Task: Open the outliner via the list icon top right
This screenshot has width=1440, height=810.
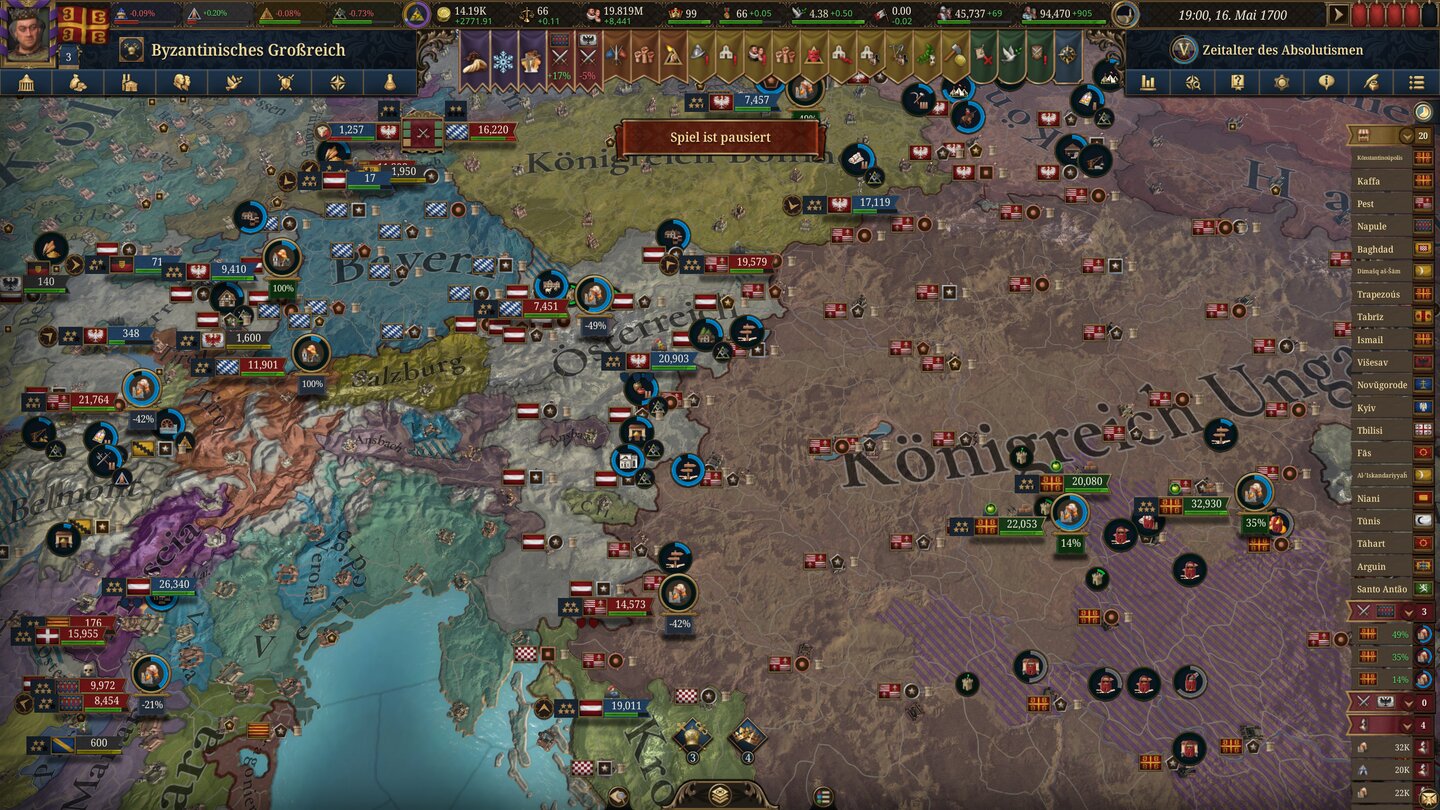Action: point(1417,82)
